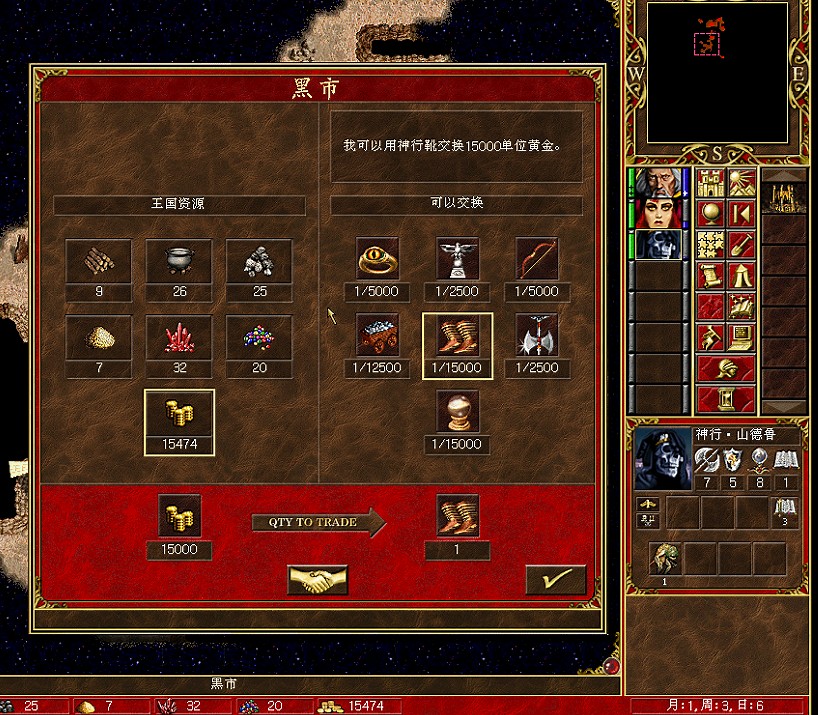Viewport: 818px width, 715px height.
Task: Select the red-haired hero portrait
Action: (x=660, y=213)
